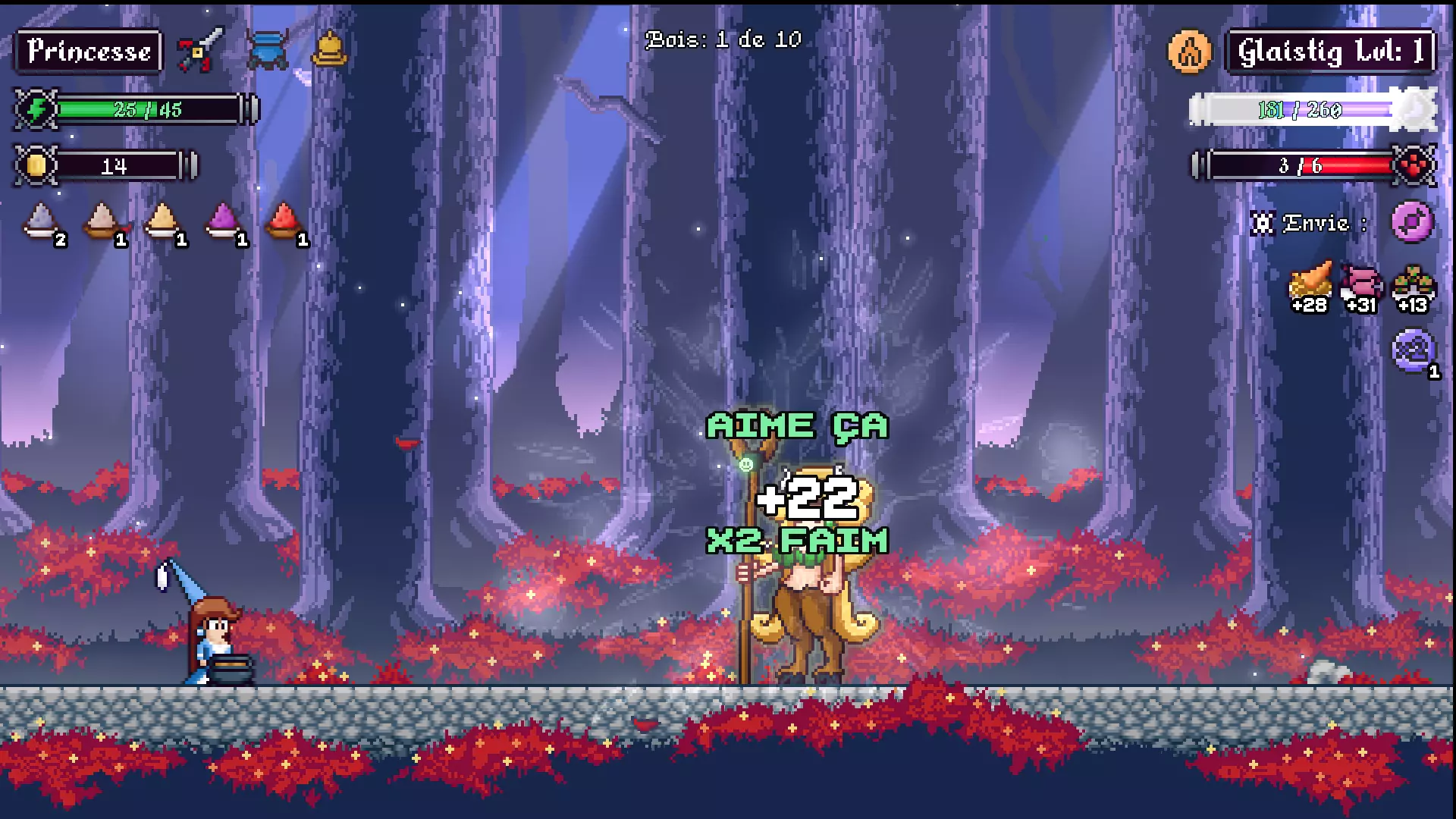Click the lightning bolt on the energy bar

(36, 108)
